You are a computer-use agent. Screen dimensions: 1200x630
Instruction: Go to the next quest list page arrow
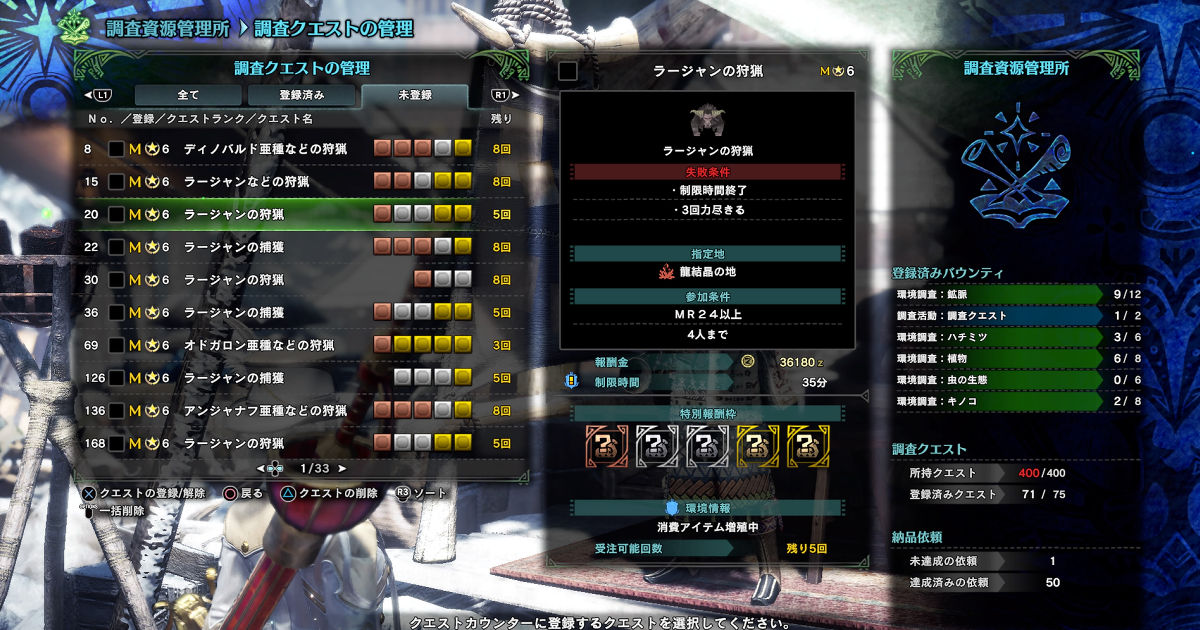[342, 468]
